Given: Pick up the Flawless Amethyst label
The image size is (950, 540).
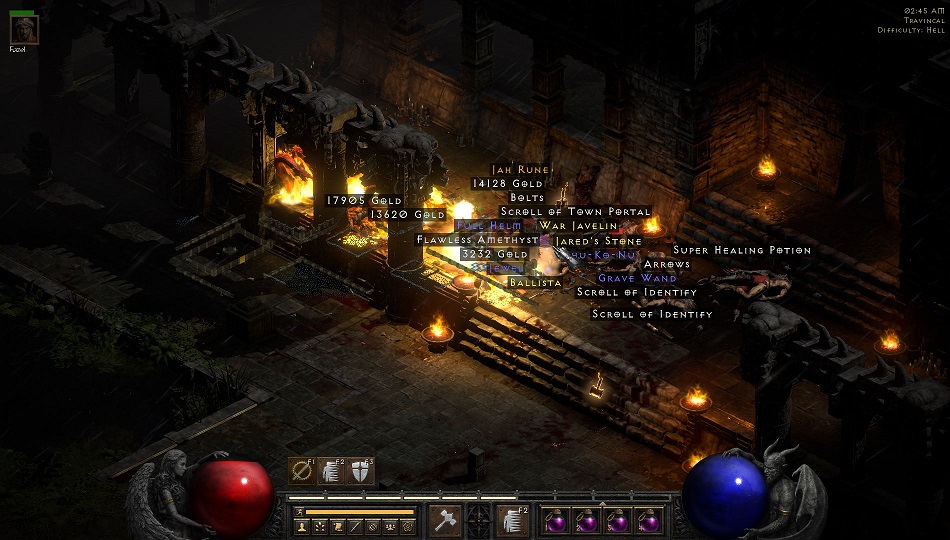Looking at the screenshot, I should point(477,240).
